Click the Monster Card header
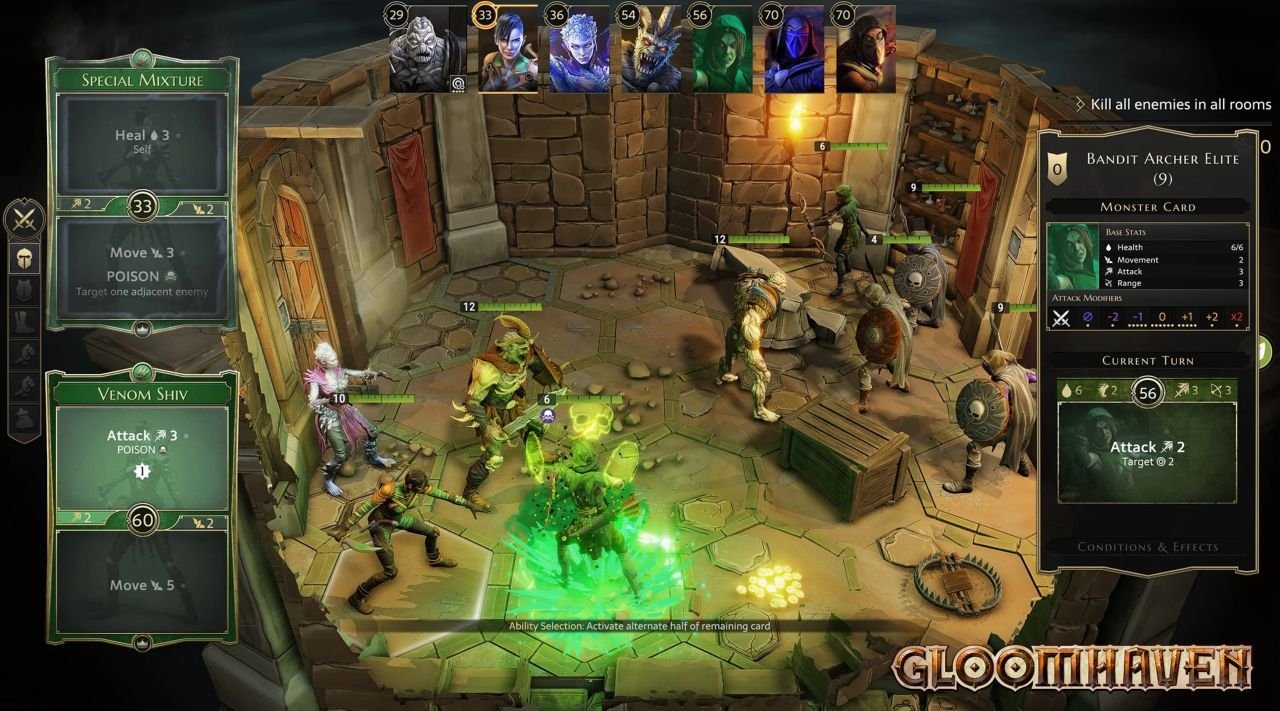 pyautogui.click(x=1147, y=207)
